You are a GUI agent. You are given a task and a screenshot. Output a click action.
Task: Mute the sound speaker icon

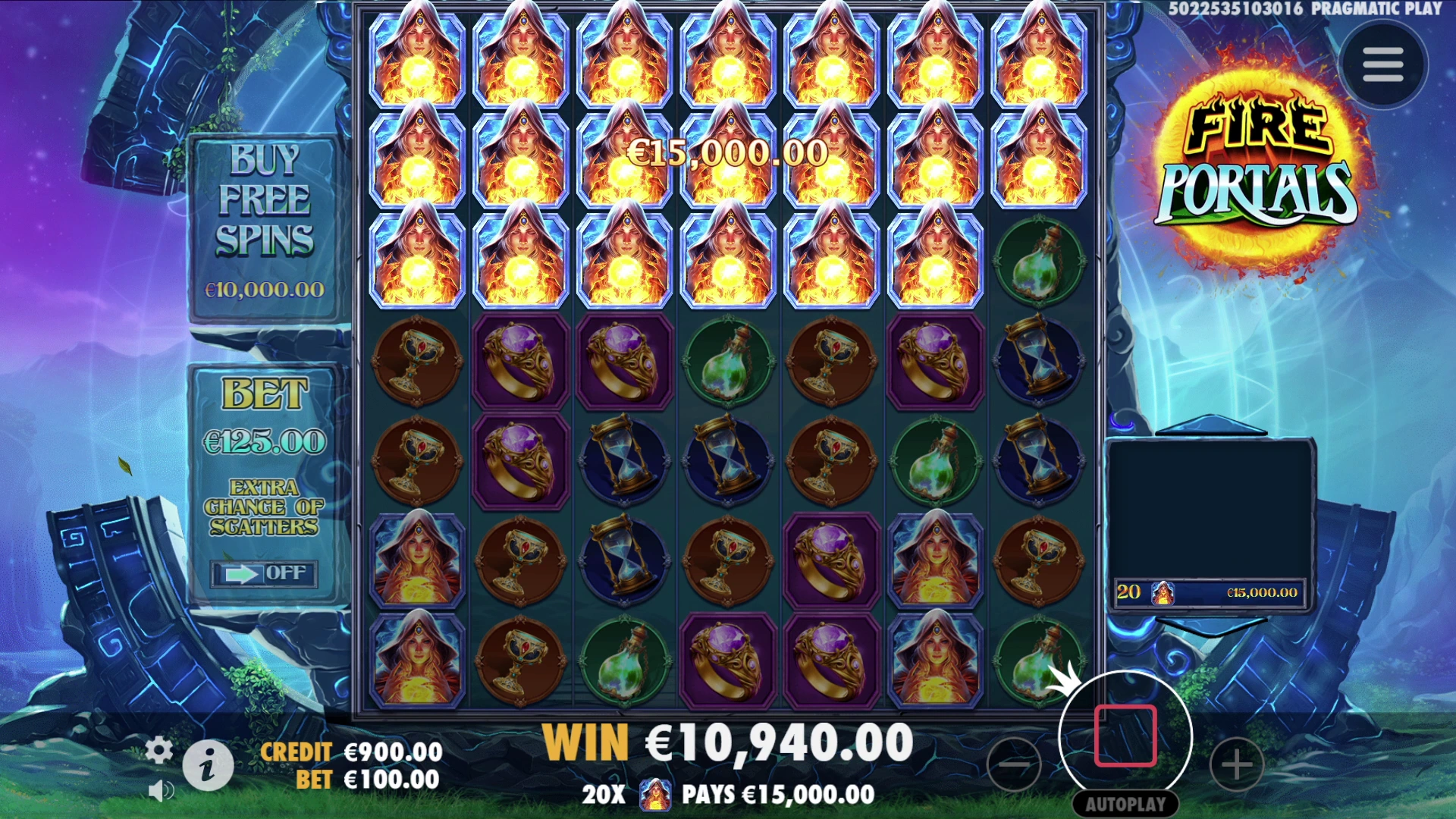coord(160,791)
